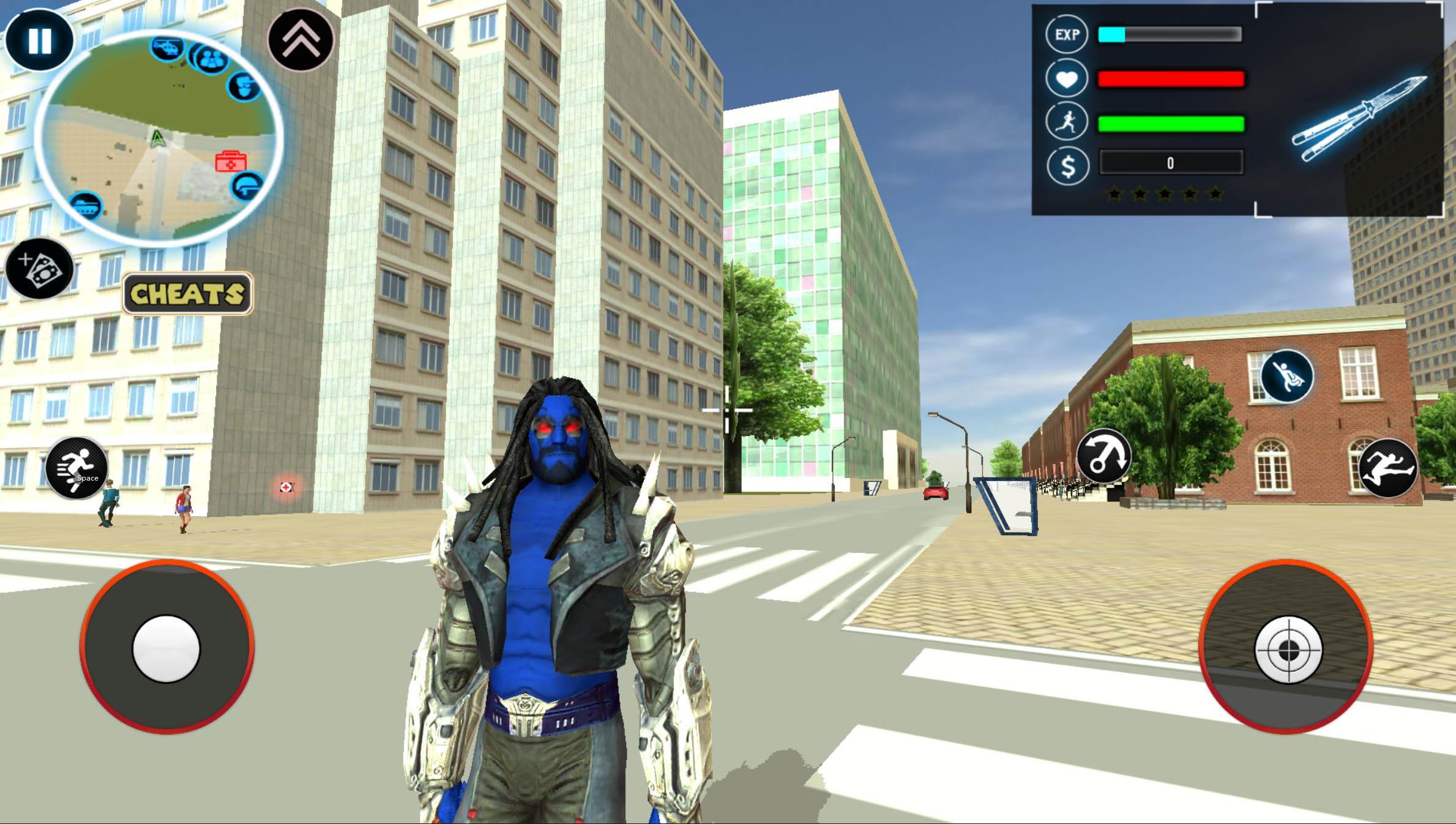Viewport: 1456px width, 824px height.
Task: Expand upward movement with the double-chevron button
Action: [x=301, y=40]
